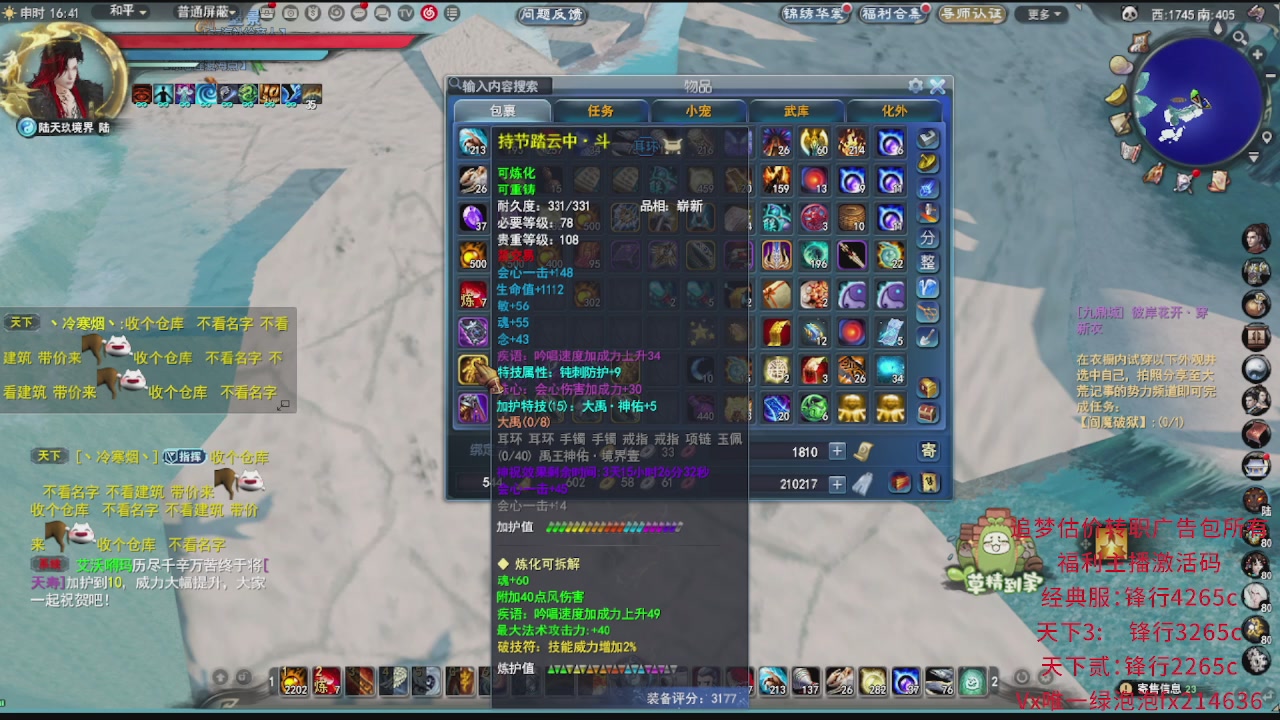Viewport: 1280px width, 720px height.
Task: Click the money ($) icon in top toolbar
Action: click(x=313, y=13)
